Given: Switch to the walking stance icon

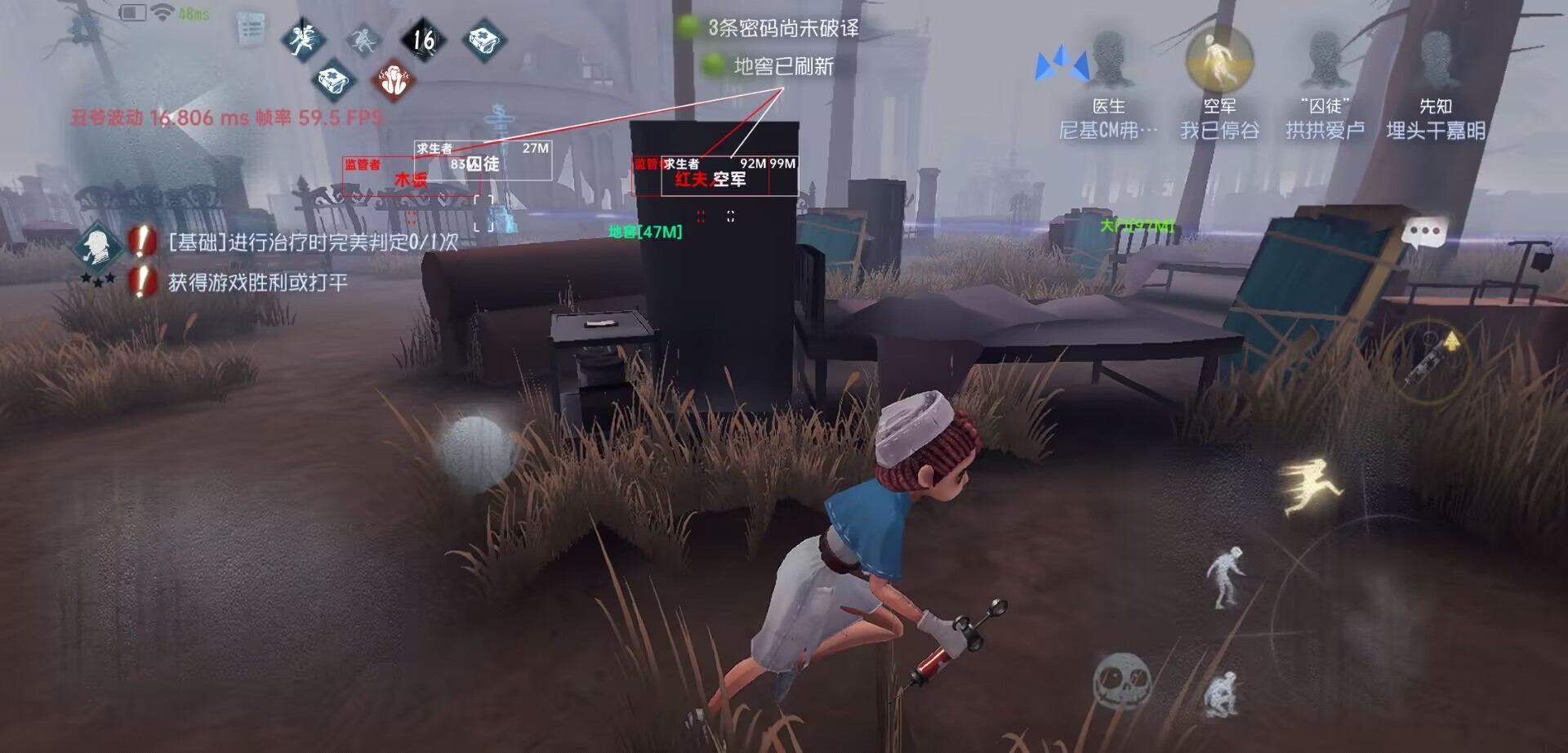Looking at the screenshot, I should [x=1226, y=577].
